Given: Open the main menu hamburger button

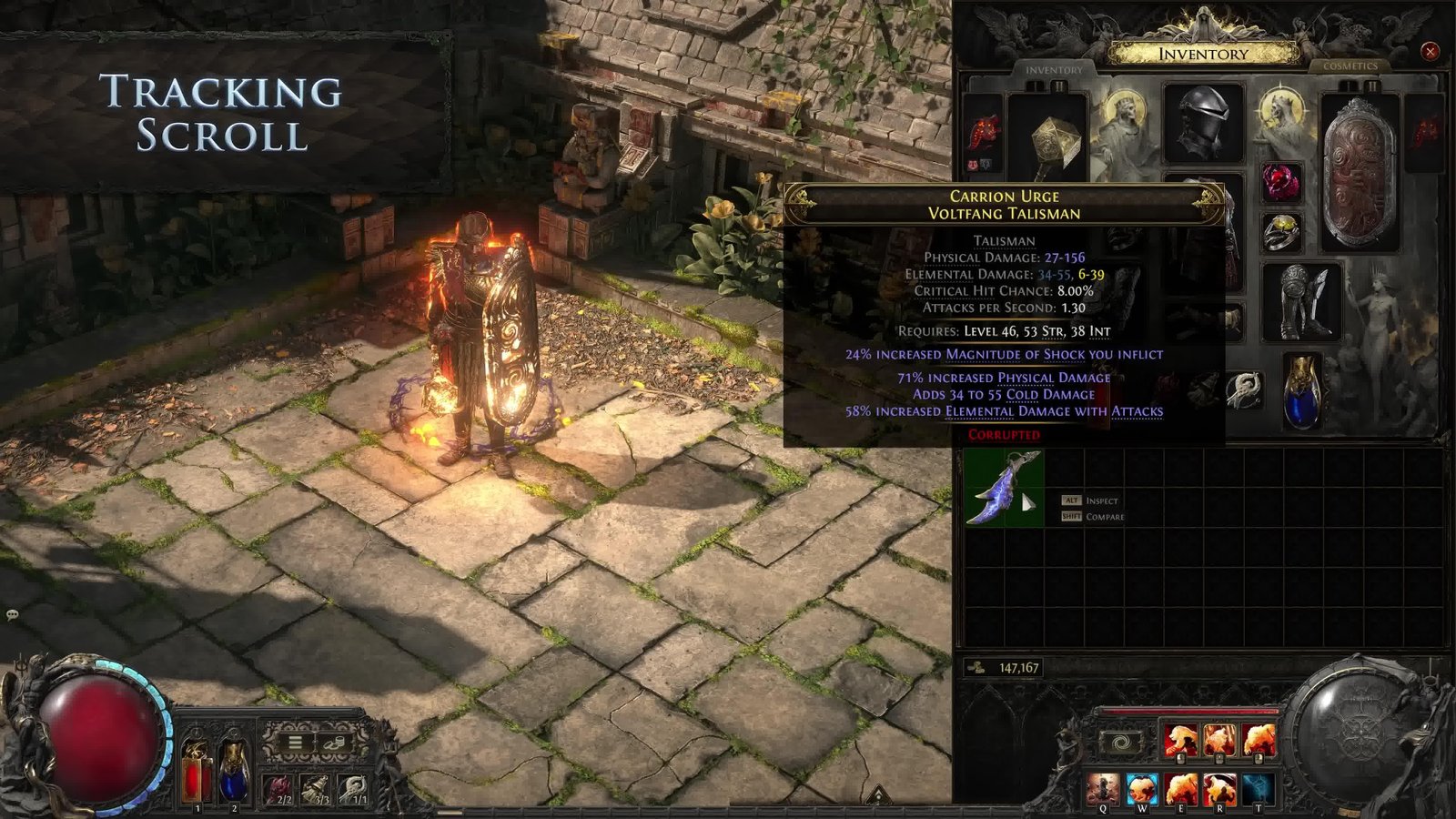Looking at the screenshot, I should click(x=295, y=743).
